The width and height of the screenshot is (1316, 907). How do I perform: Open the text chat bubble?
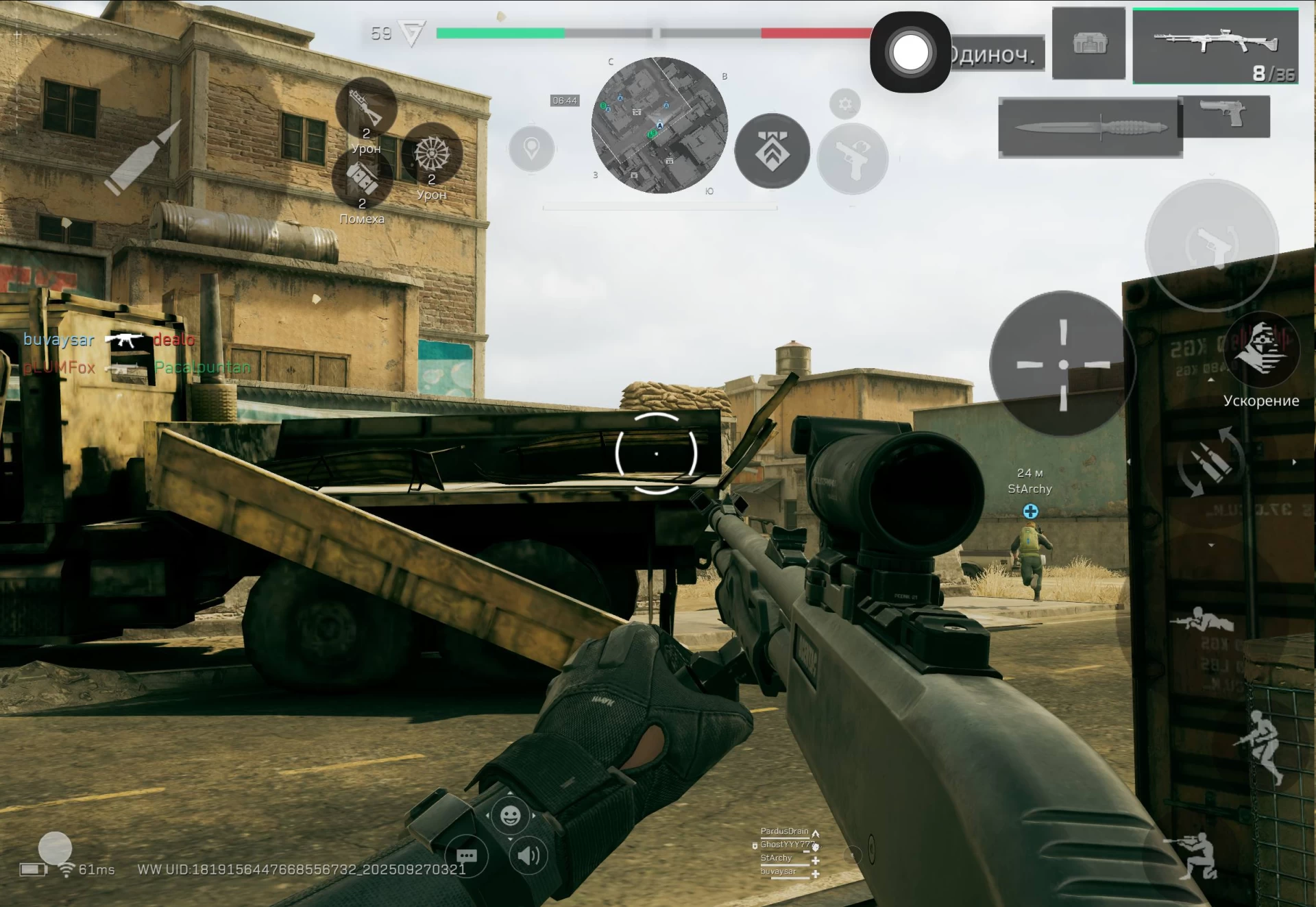tap(467, 856)
